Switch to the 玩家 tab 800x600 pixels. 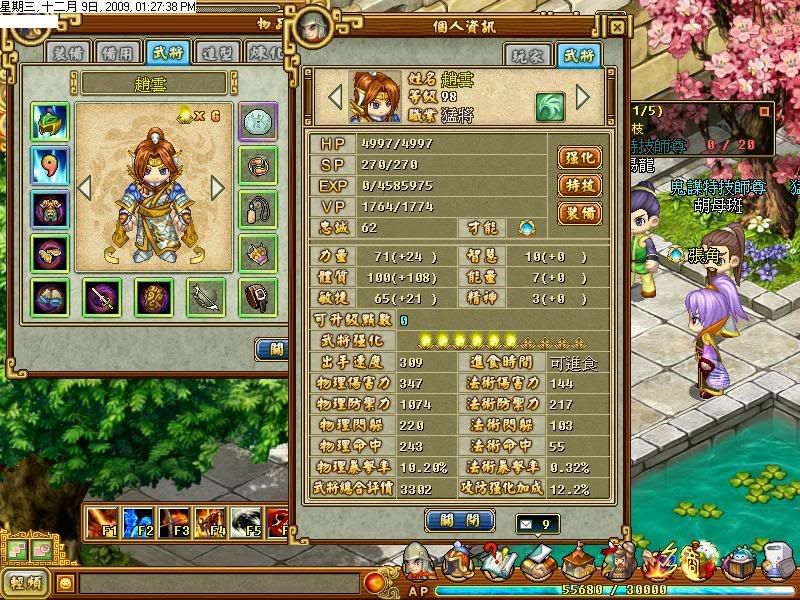(527, 55)
